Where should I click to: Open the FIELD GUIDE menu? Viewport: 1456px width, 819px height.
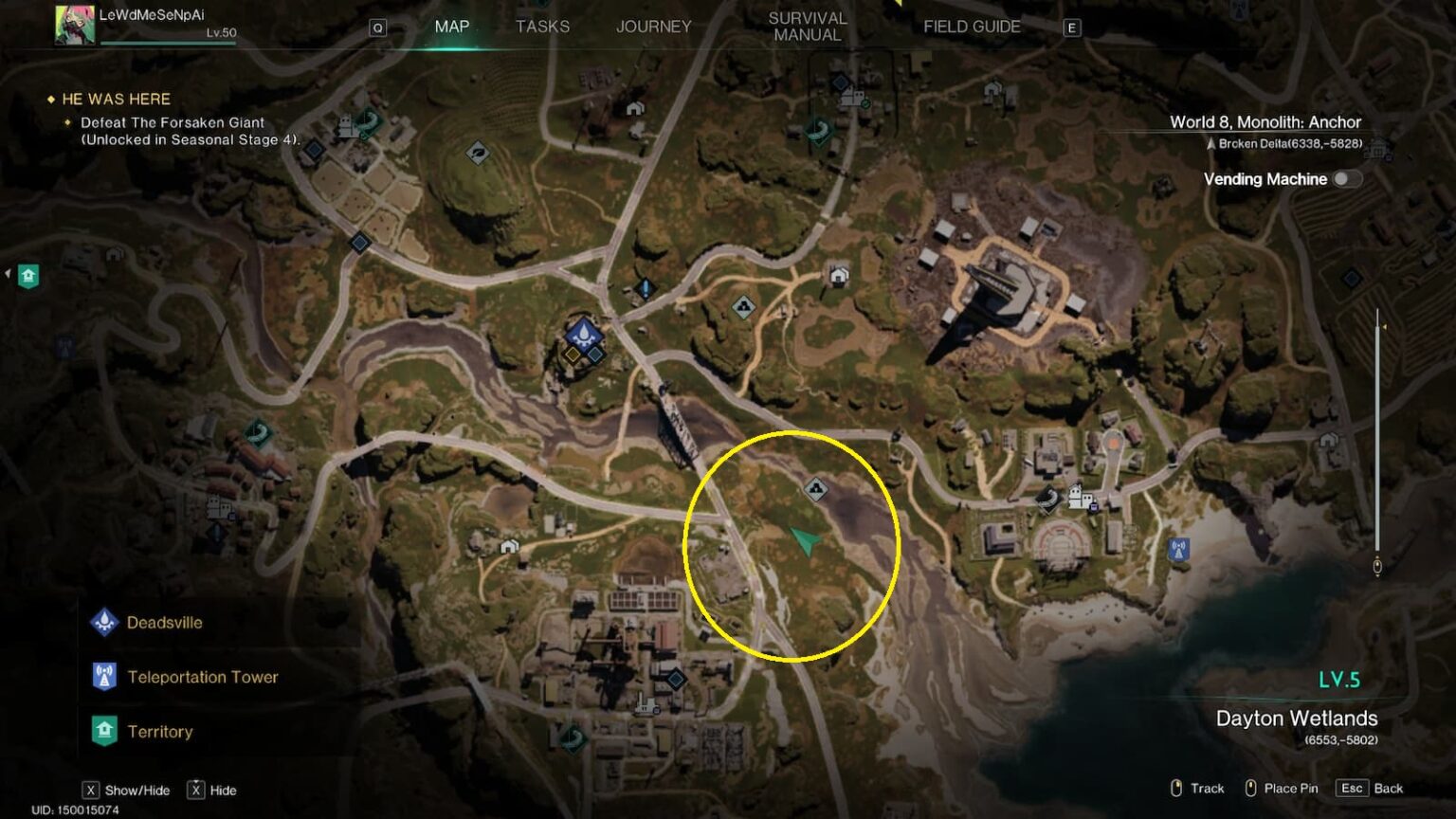pyautogui.click(x=971, y=26)
